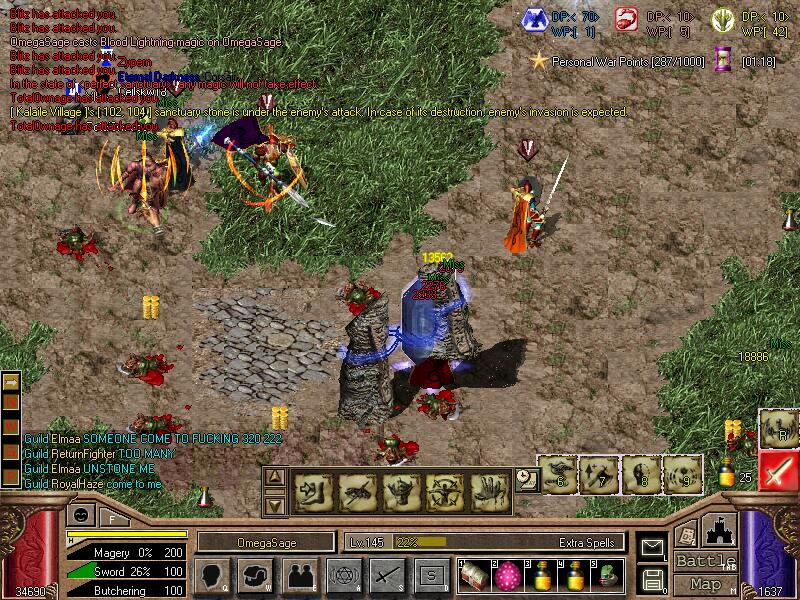Open the mail envelope icon
The image size is (800, 600).
coord(652,547)
